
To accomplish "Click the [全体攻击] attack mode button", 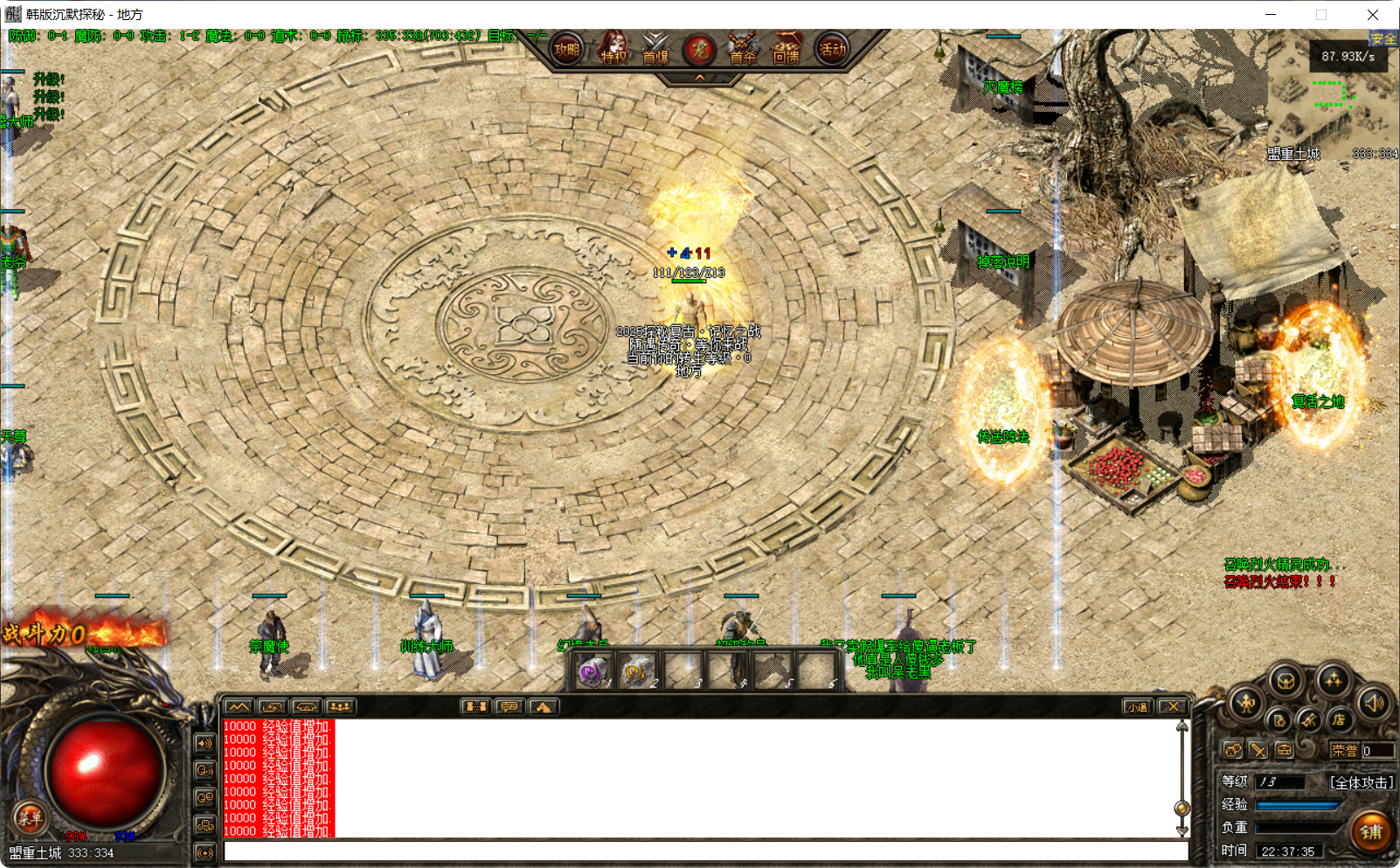I will click(1360, 781).
